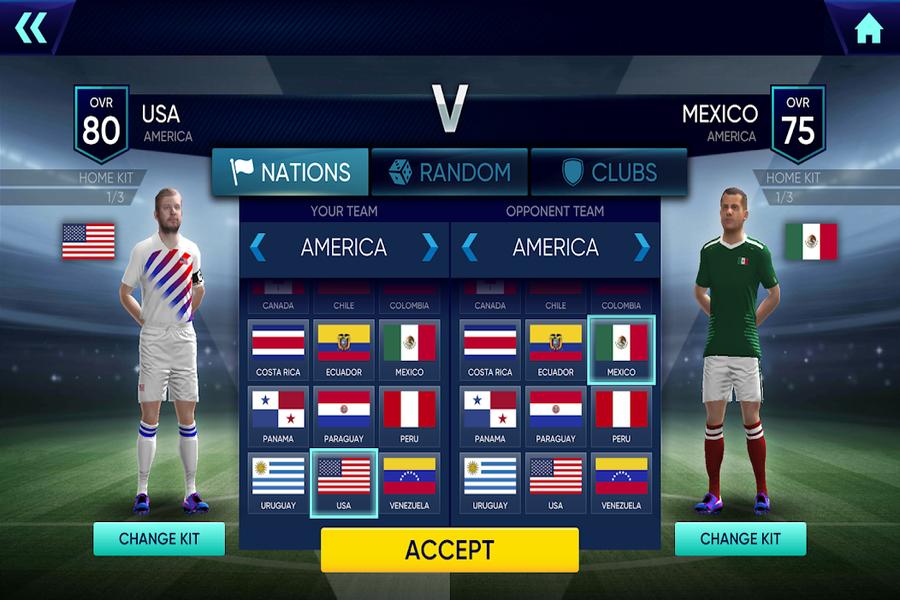900x600 pixels.
Task: Change kit for the Mexico player
Action: pyautogui.click(x=740, y=538)
